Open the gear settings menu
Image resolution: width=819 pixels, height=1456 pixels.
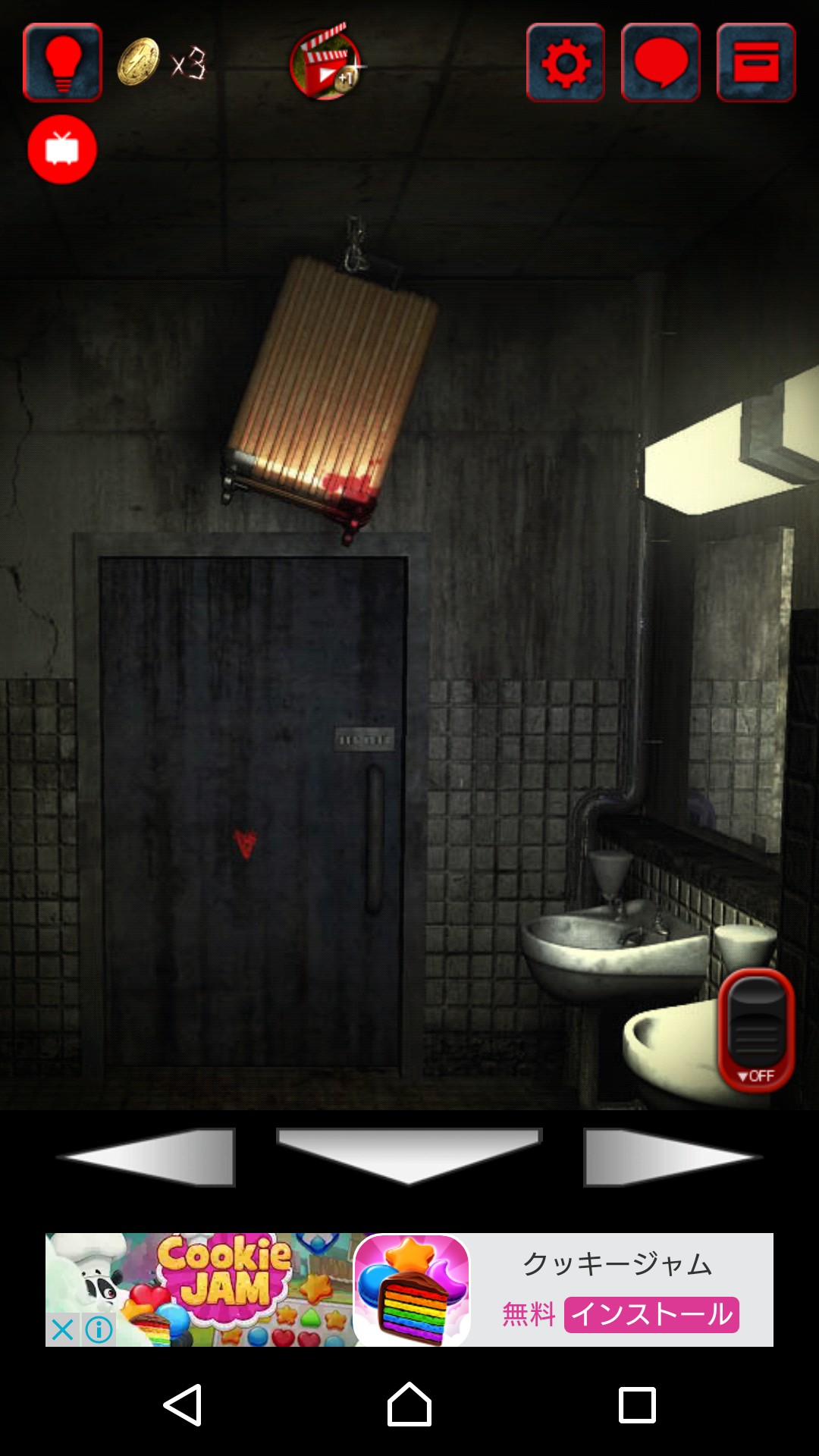point(566,63)
